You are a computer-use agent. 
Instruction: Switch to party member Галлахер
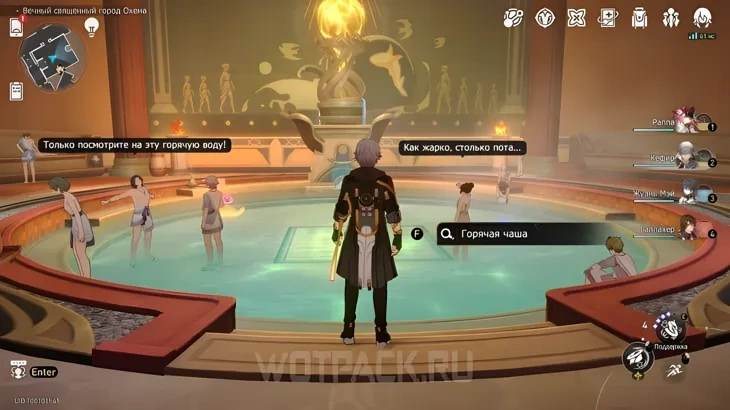point(684,229)
